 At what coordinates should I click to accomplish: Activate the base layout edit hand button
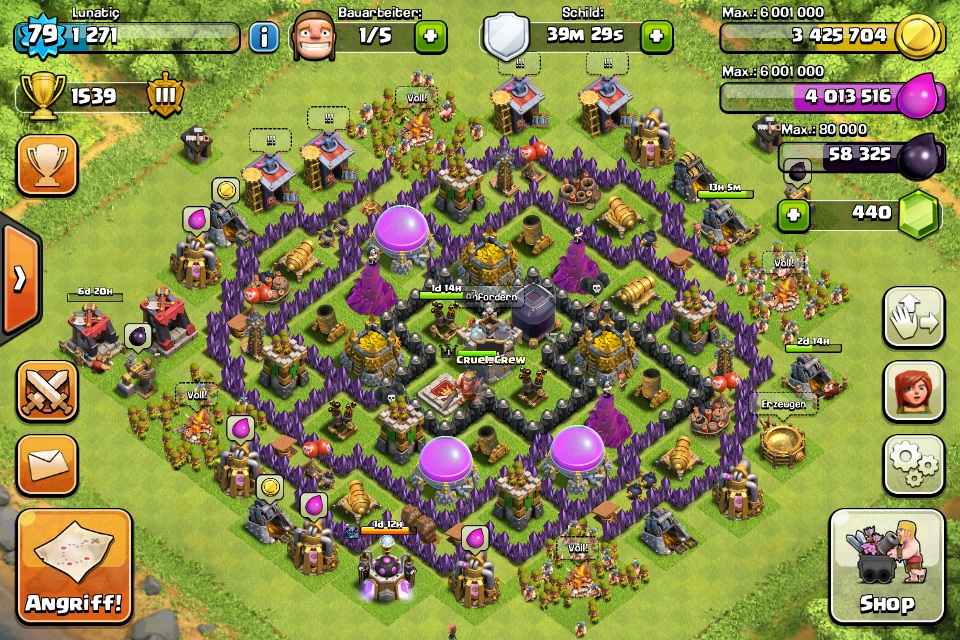(x=914, y=317)
